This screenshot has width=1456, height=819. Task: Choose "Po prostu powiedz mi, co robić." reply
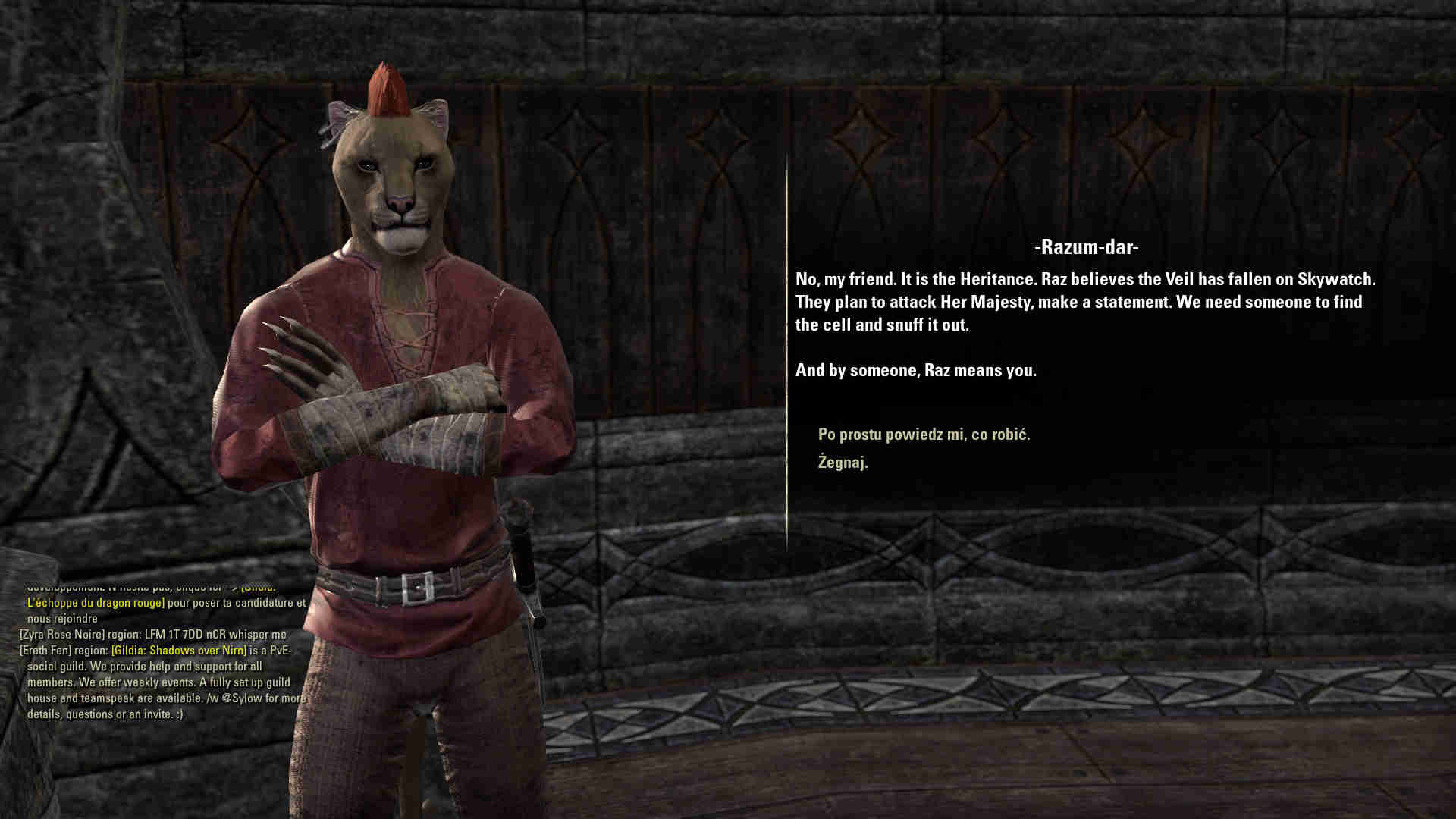(x=924, y=435)
